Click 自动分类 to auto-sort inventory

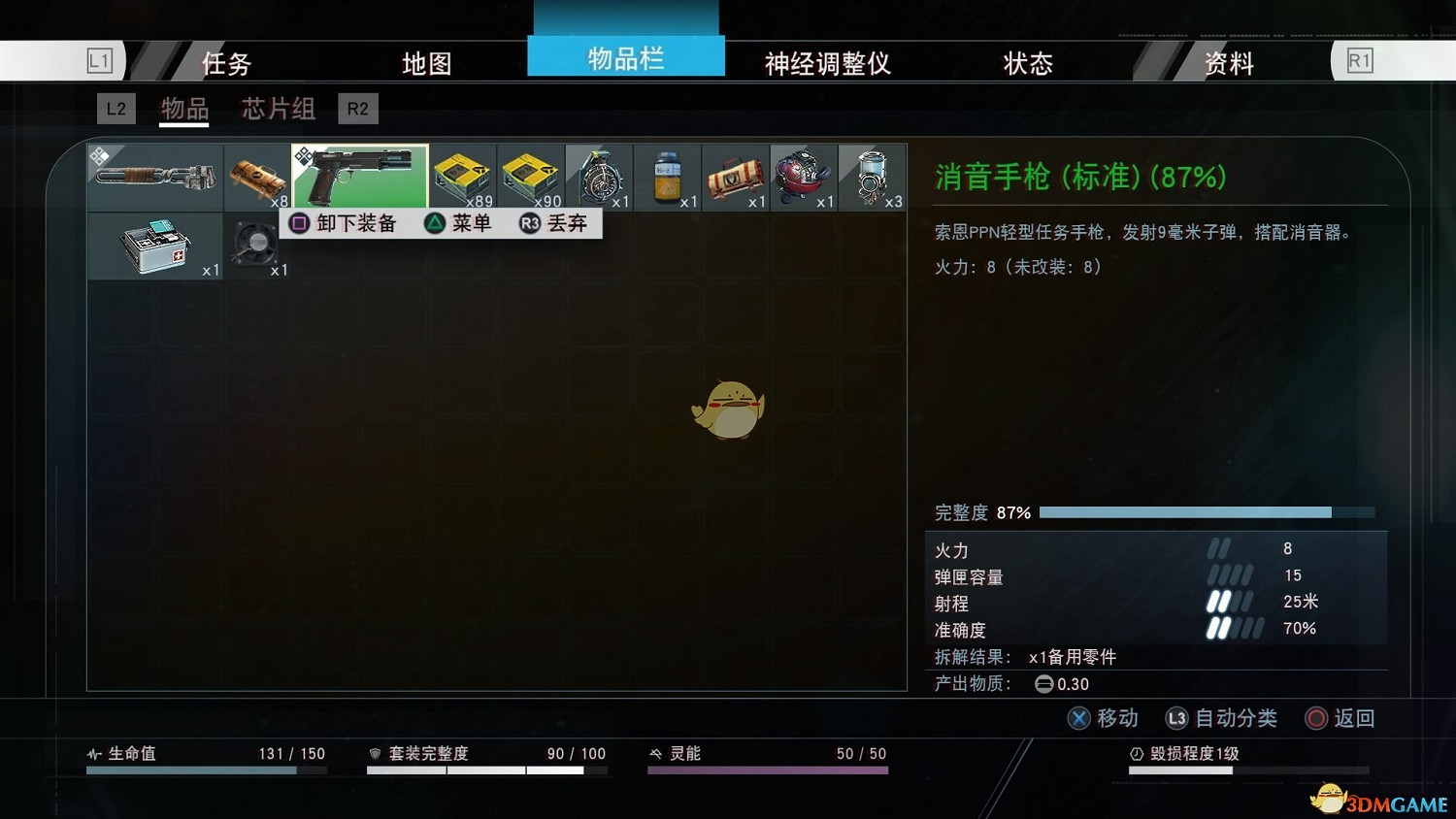1237,718
